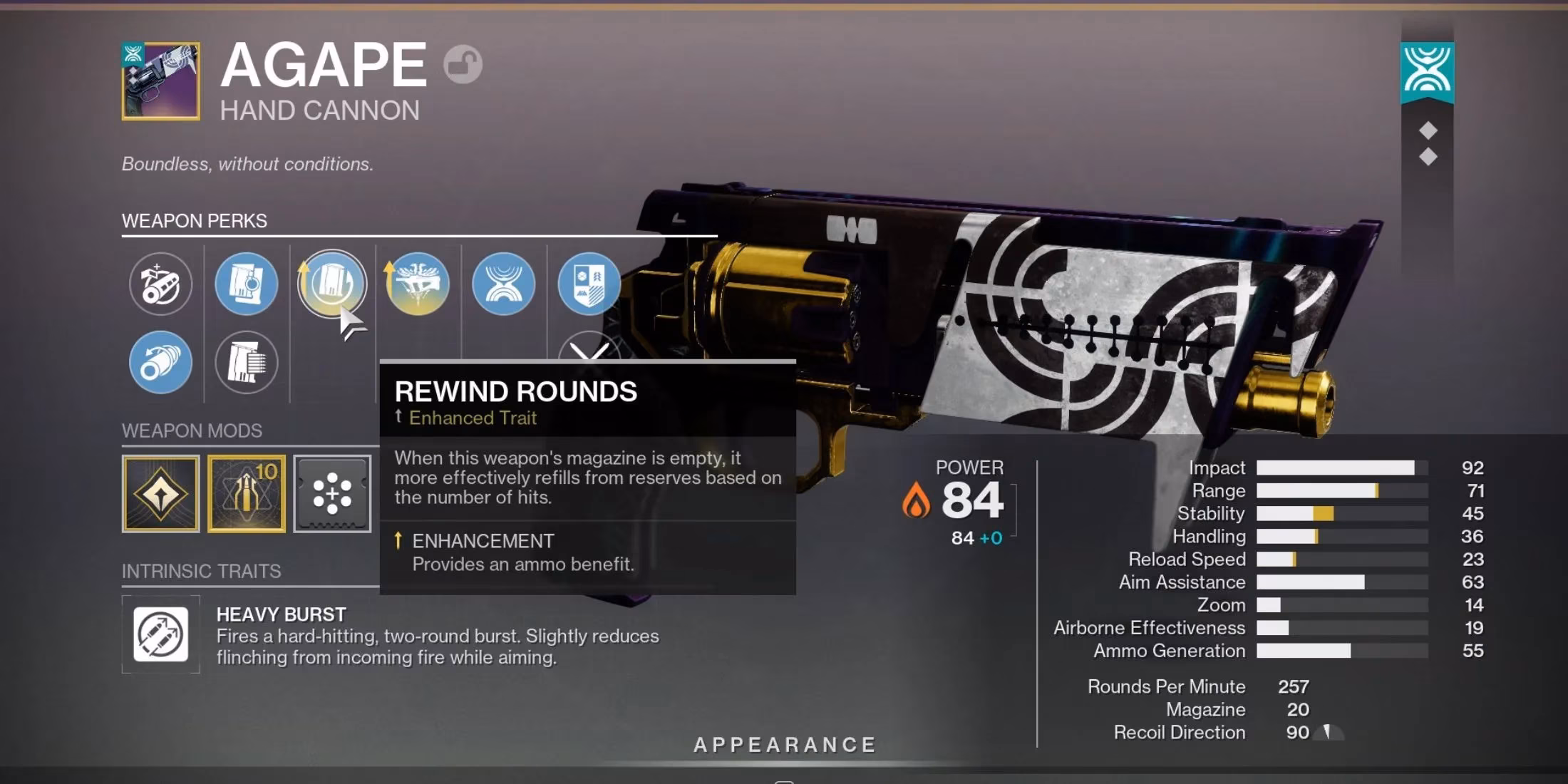
Task: Select the bullet mod slot marked 10
Action: (x=246, y=494)
